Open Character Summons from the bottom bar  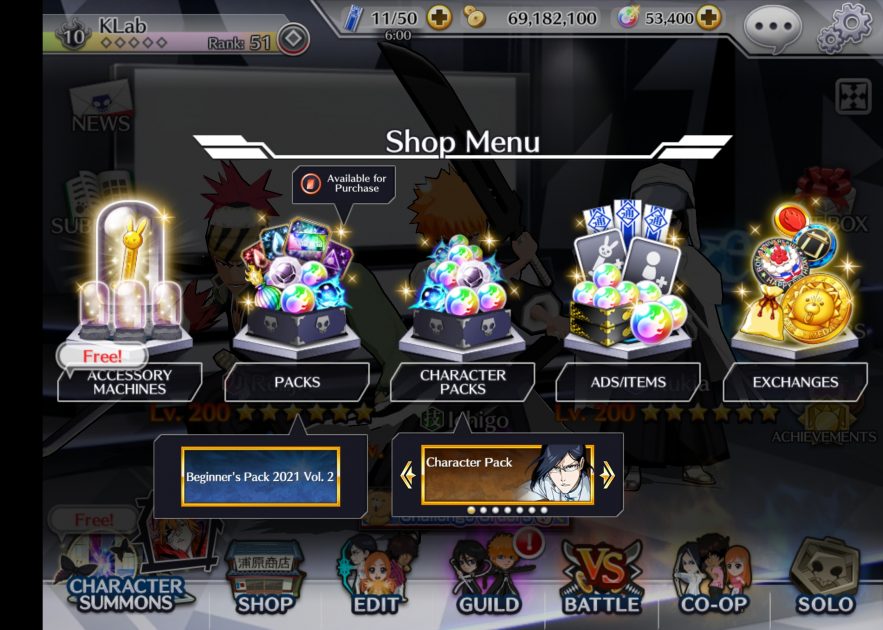click(x=126, y=580)
